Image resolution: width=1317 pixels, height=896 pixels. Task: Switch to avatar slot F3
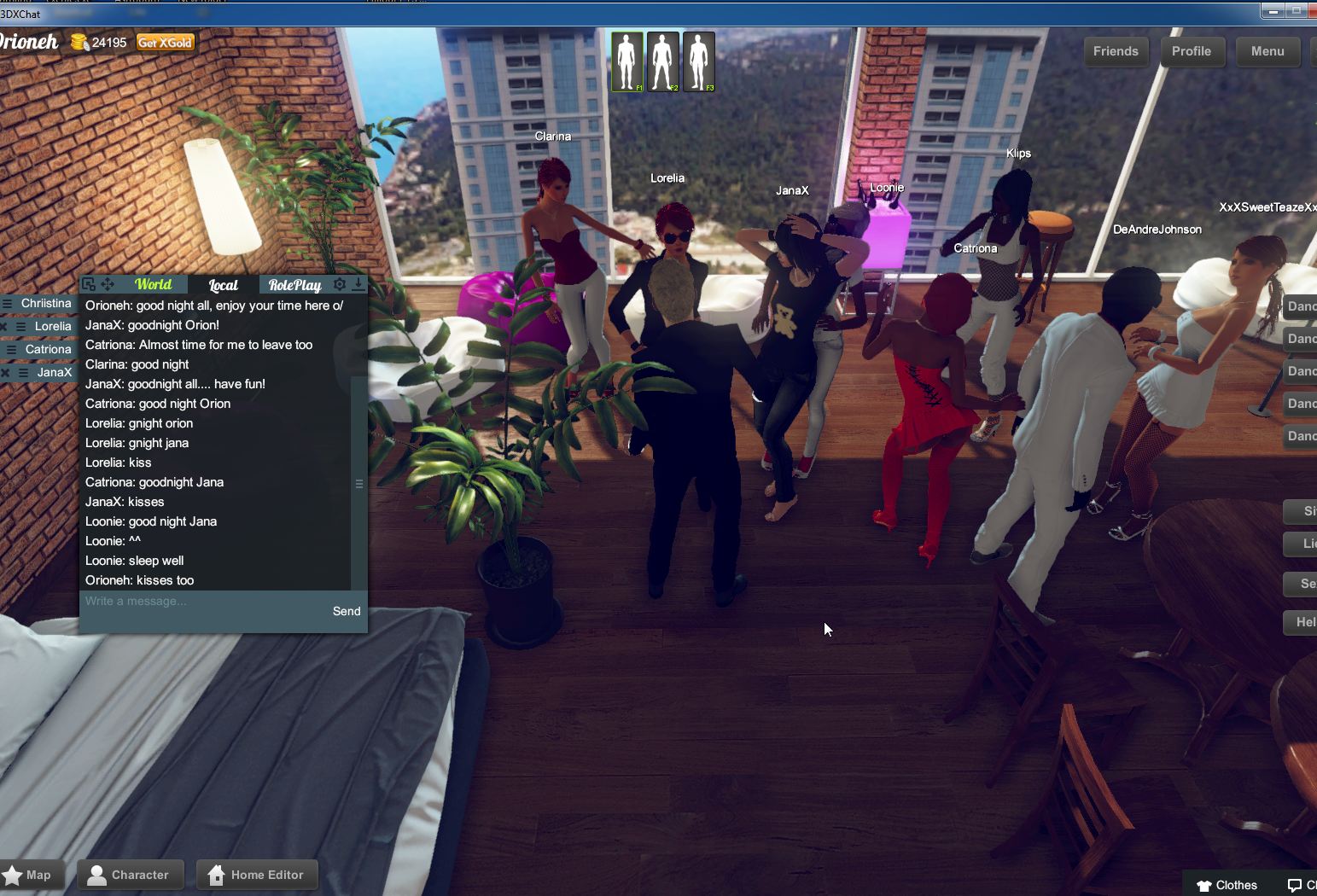coord(699,61)
